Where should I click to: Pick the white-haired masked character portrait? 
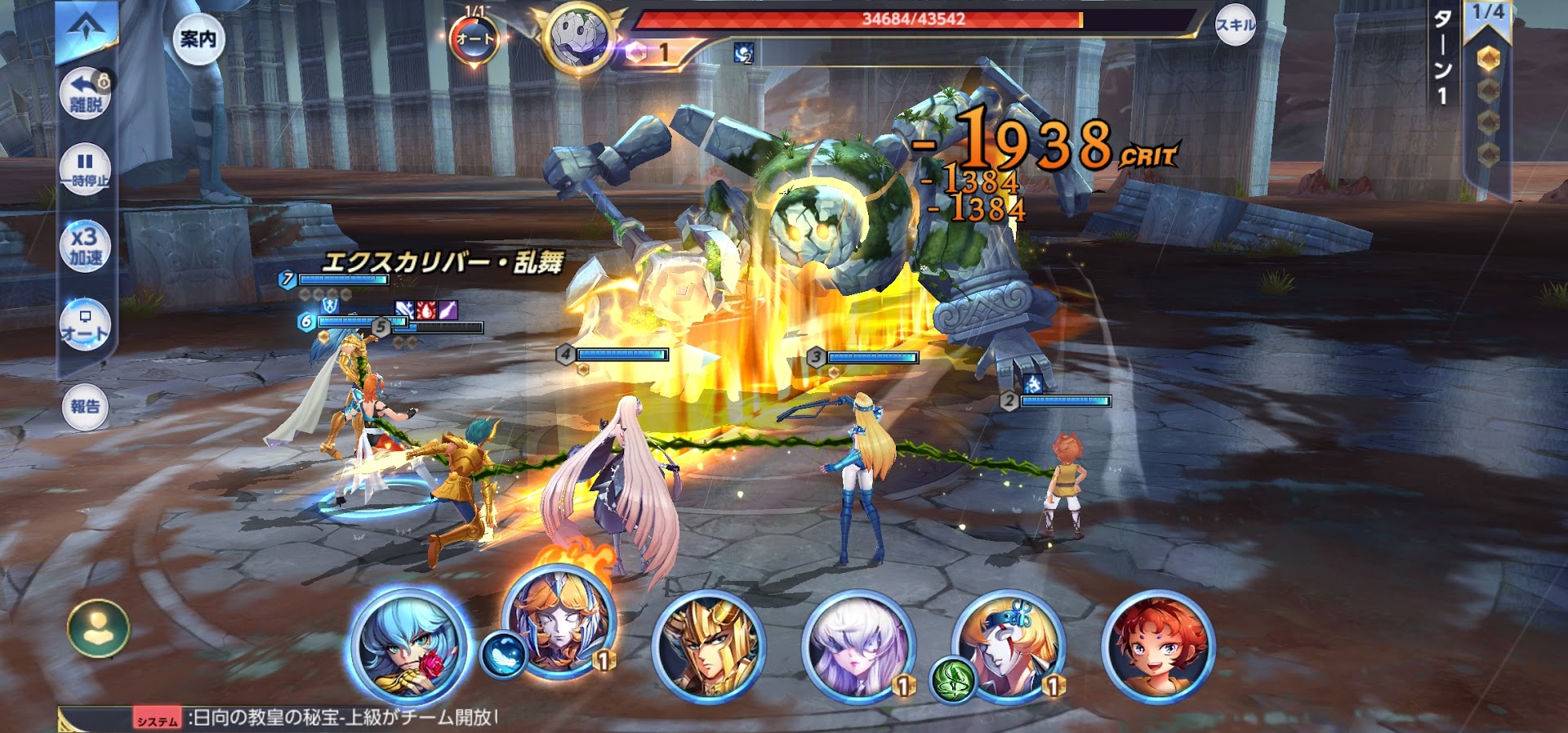click(x=857, y=647)
